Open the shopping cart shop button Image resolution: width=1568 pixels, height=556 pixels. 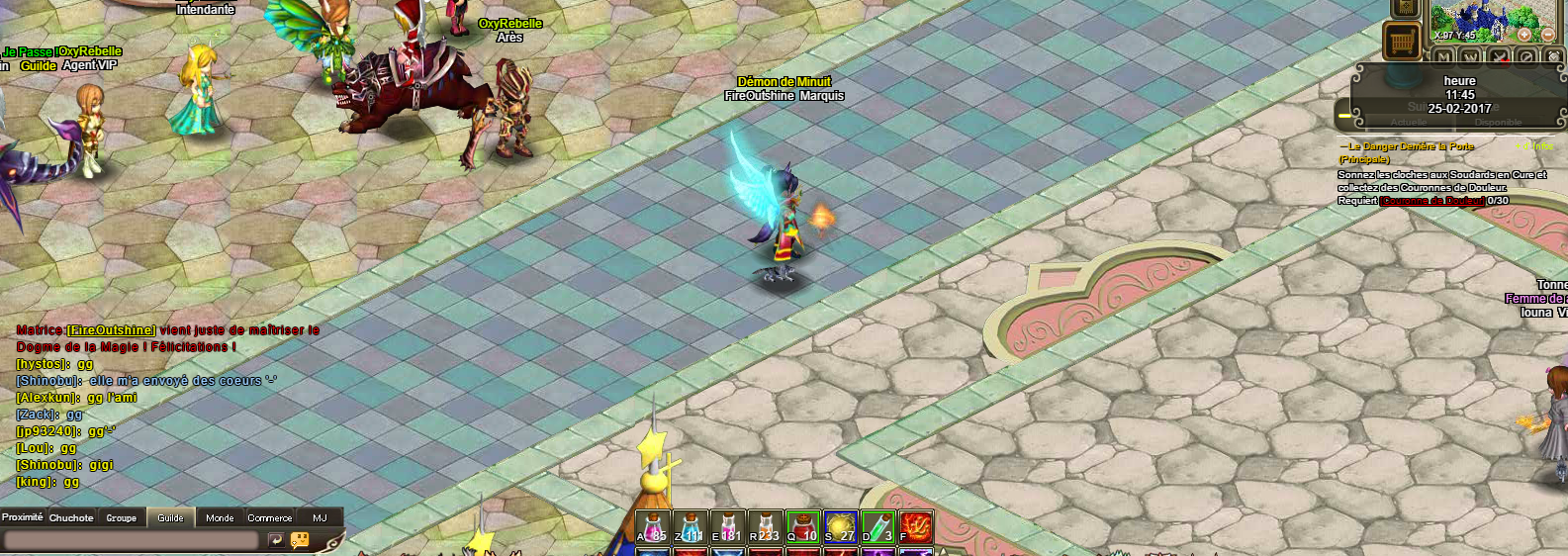tap(1401, 42)
